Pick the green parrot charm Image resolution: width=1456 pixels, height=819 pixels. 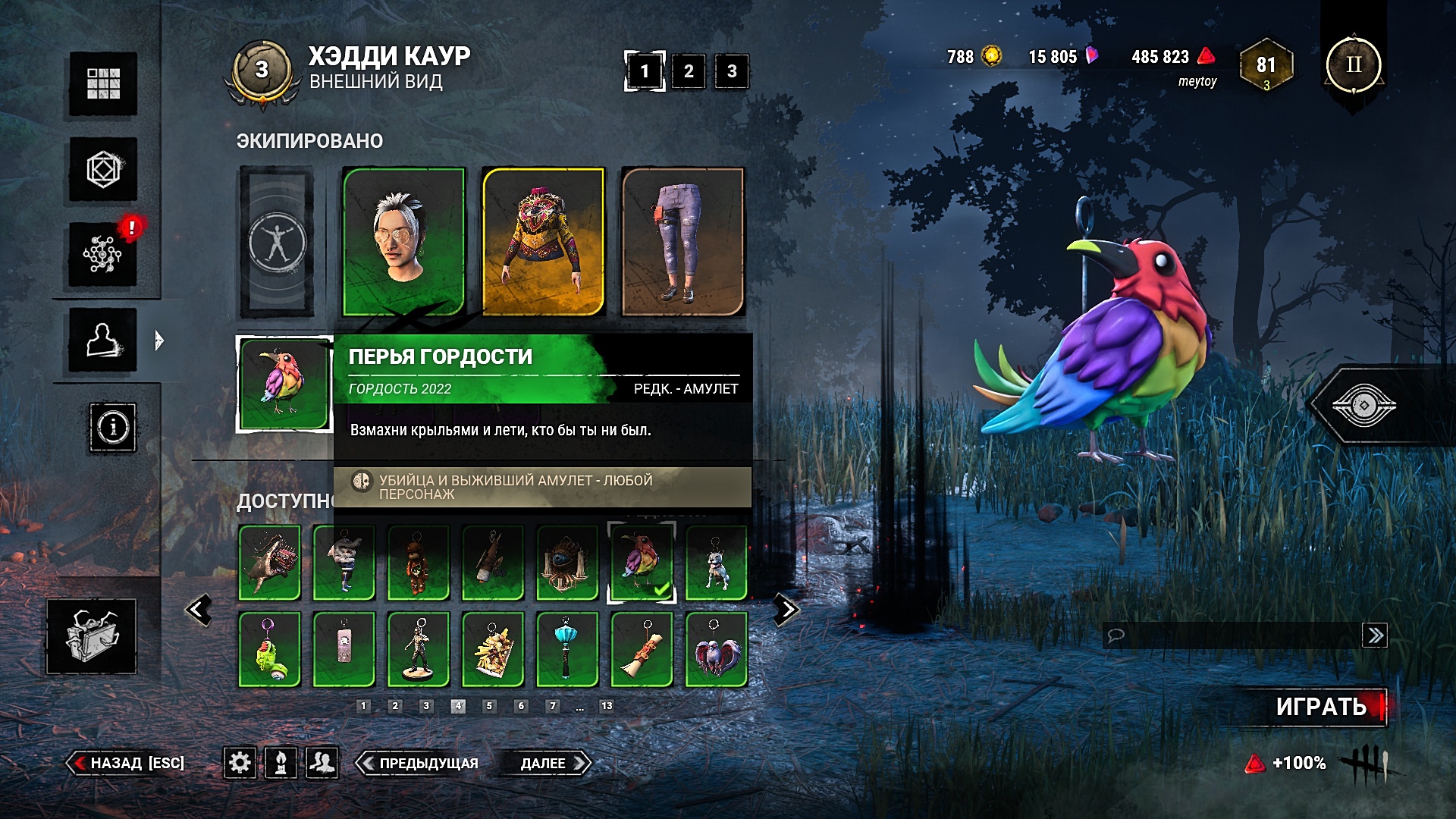coord(269,649)
